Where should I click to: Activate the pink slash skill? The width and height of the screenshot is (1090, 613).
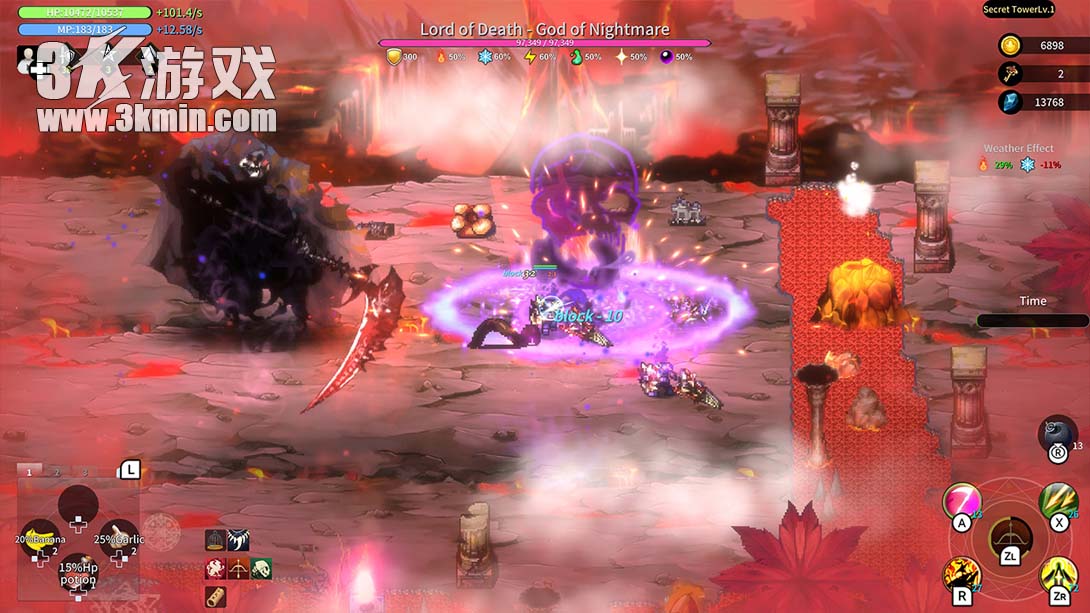pyautogui.click(x=962, y=501)
